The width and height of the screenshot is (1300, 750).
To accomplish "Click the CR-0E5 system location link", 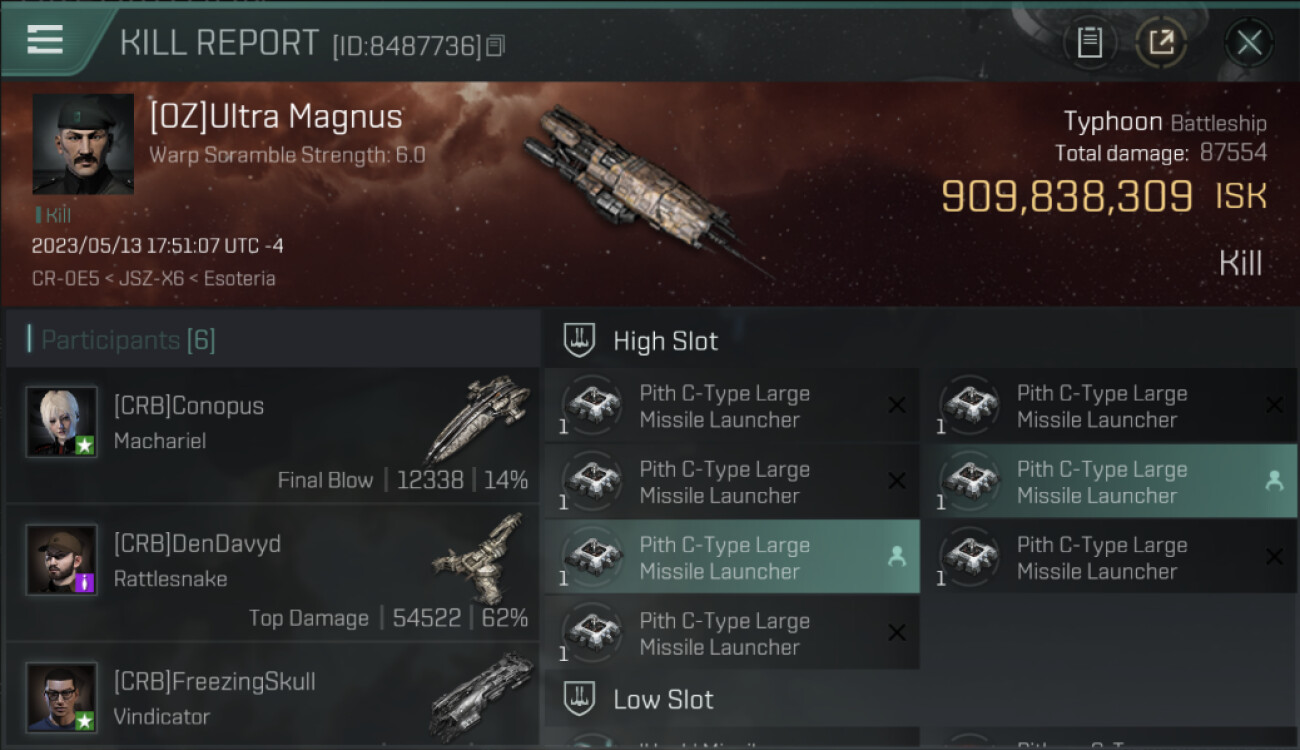I will 65,279.
